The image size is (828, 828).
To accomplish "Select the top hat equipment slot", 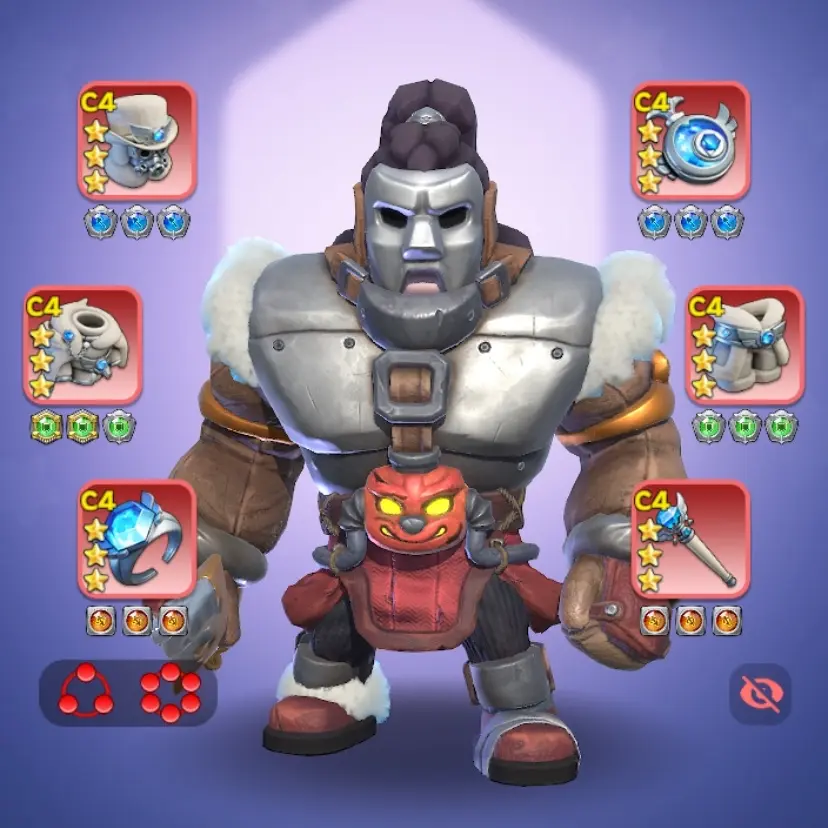I will (x=137, y=142).
